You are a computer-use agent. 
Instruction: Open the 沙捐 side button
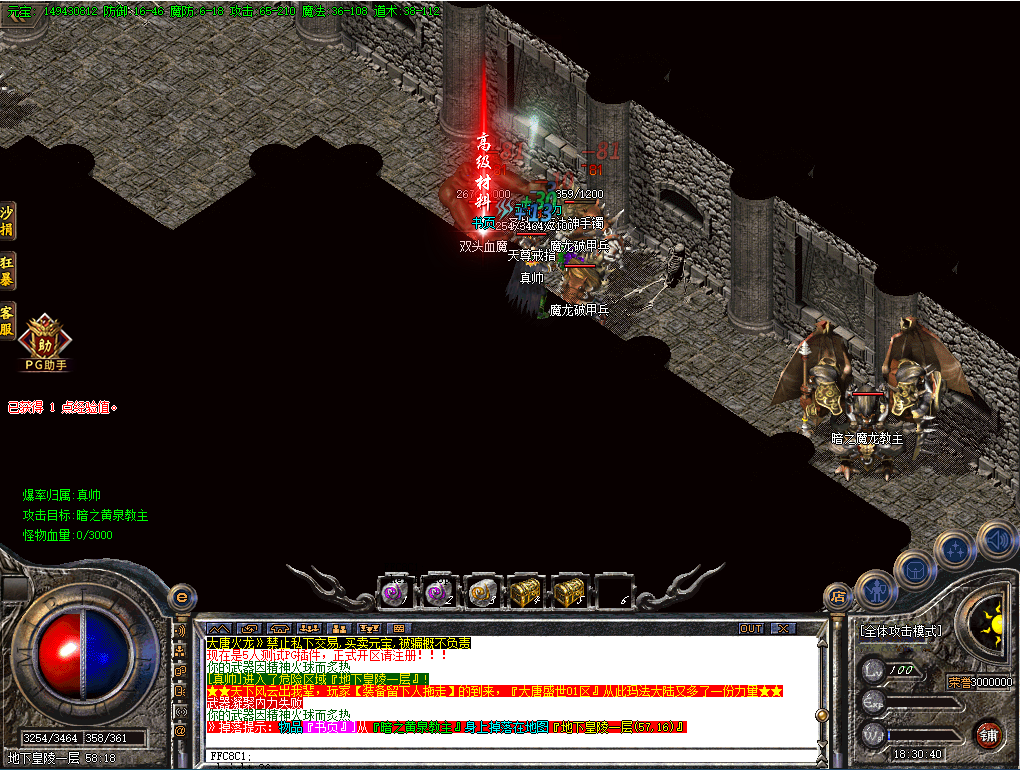pyautogui.click(x=7, y=222)
